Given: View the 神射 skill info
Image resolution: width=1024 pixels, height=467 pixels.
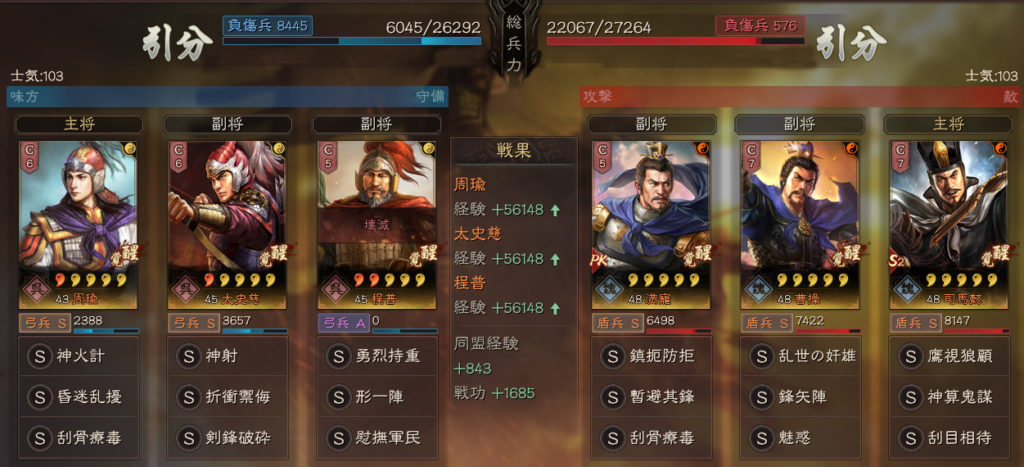Looking at the screenshot, I should [228, 356].
